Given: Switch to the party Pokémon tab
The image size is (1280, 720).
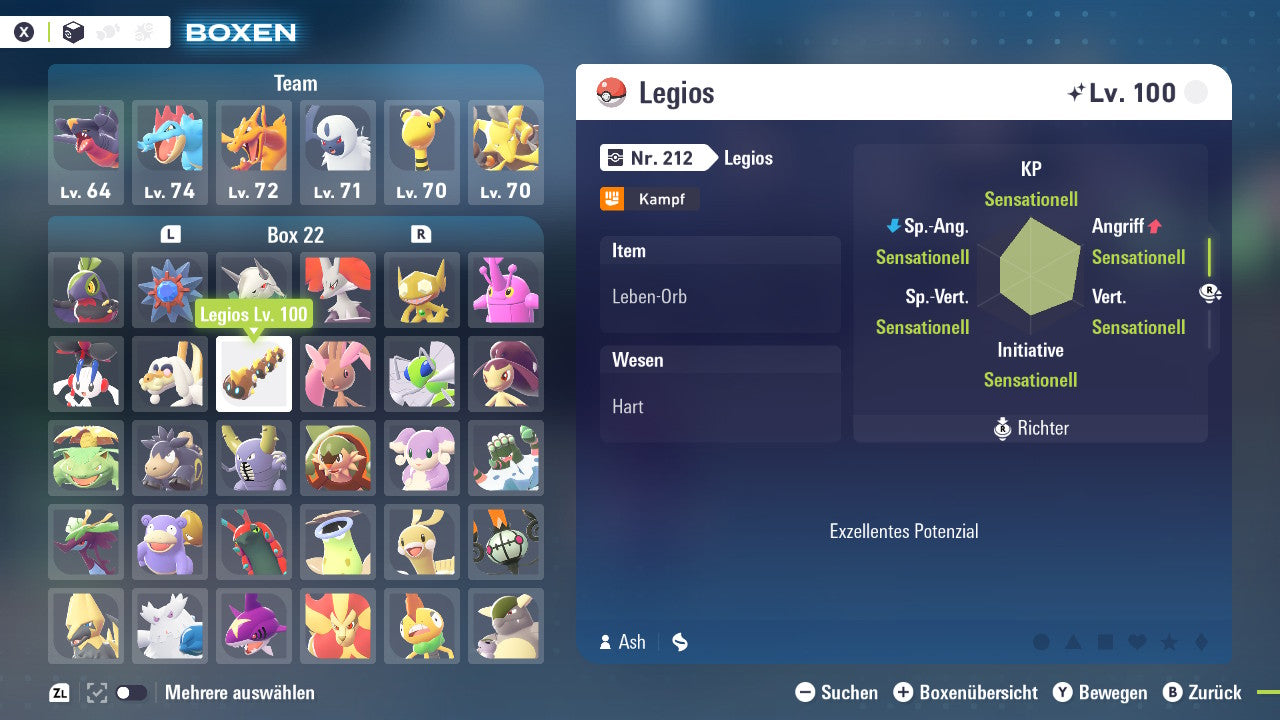Looking at the screenshot, I should coord(106,31).
